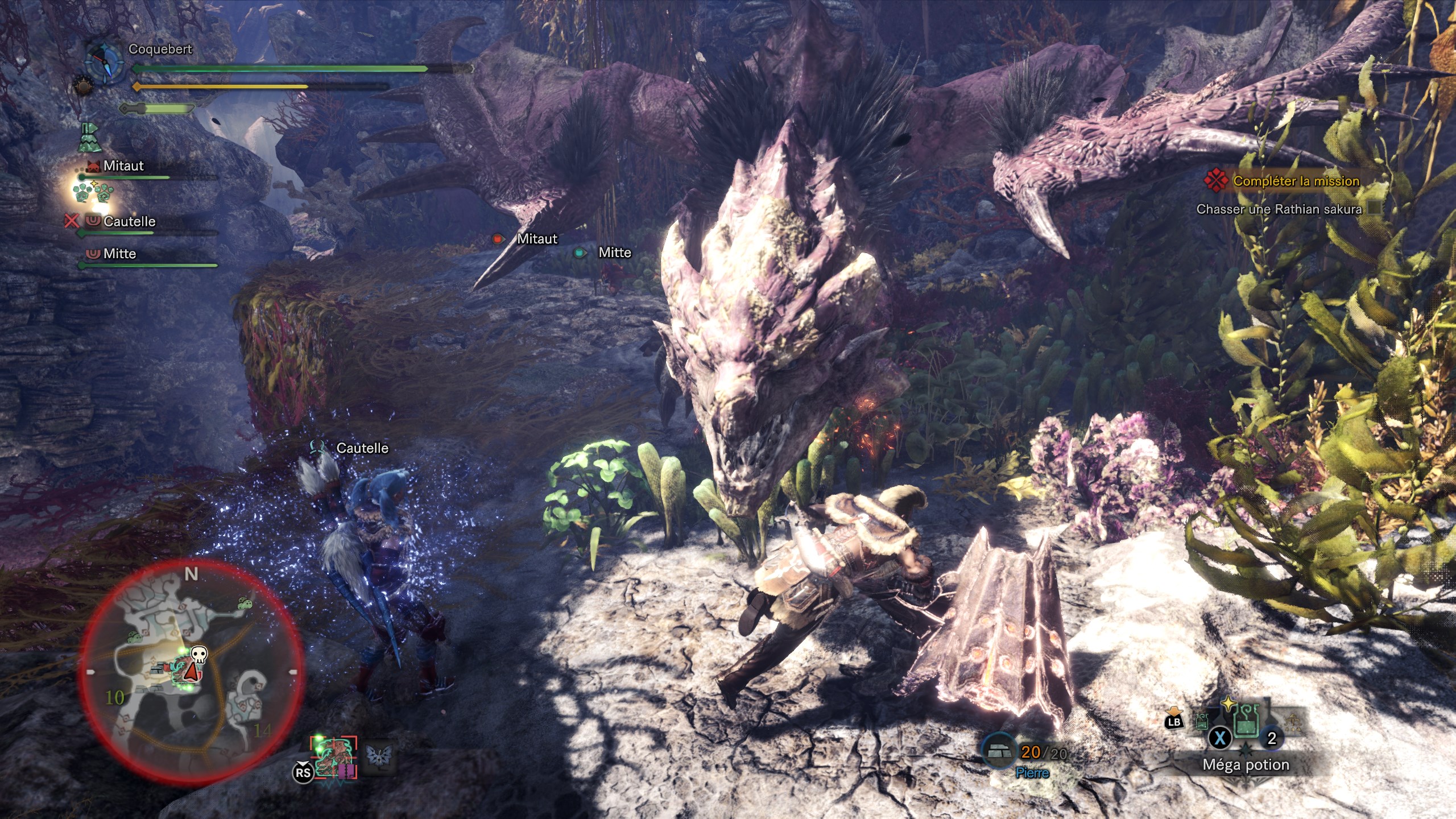Click the quest timer clock icon
1456x819 pixels.
tap(106, 61)
